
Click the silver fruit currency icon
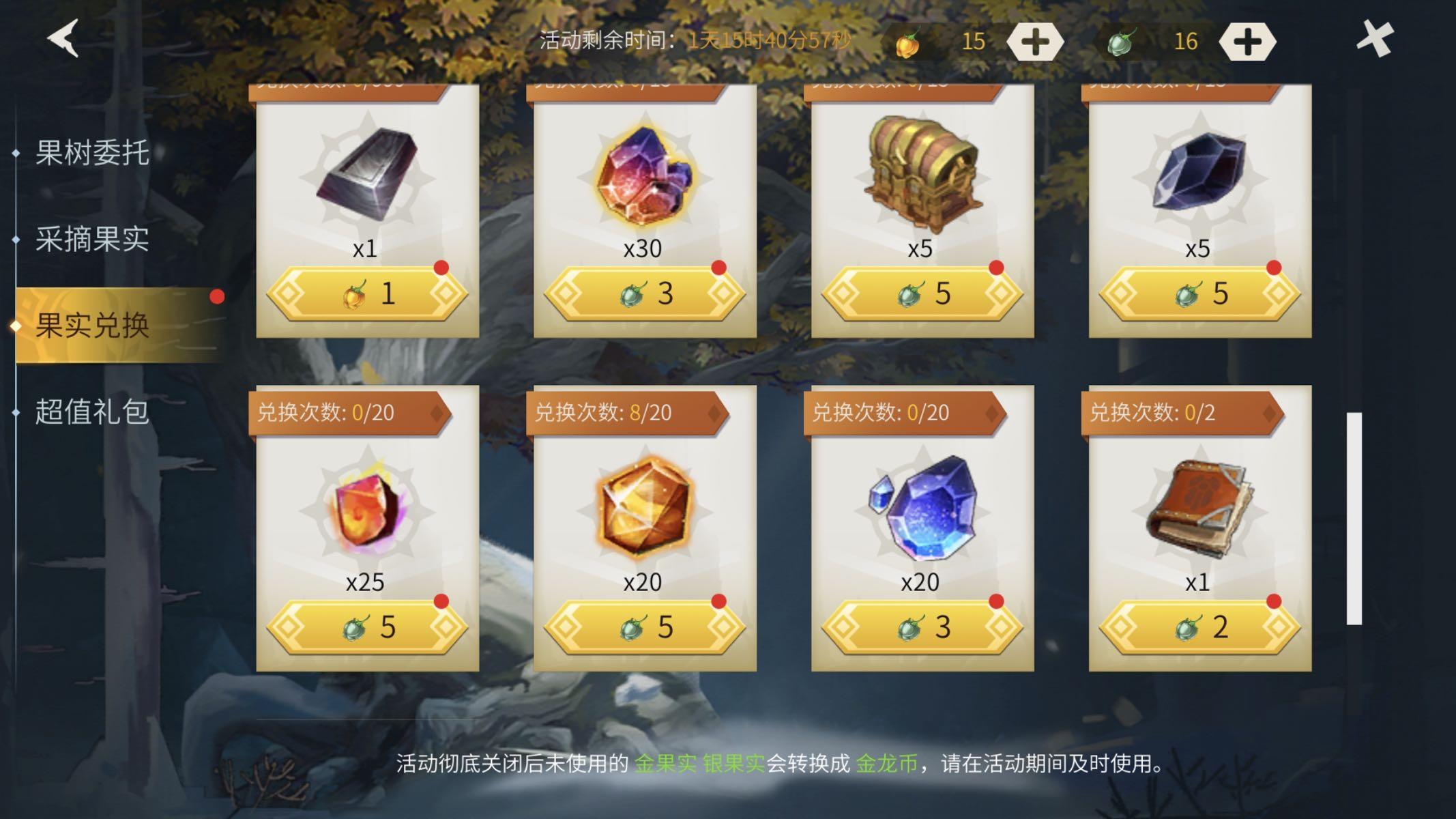(1125, 41)
